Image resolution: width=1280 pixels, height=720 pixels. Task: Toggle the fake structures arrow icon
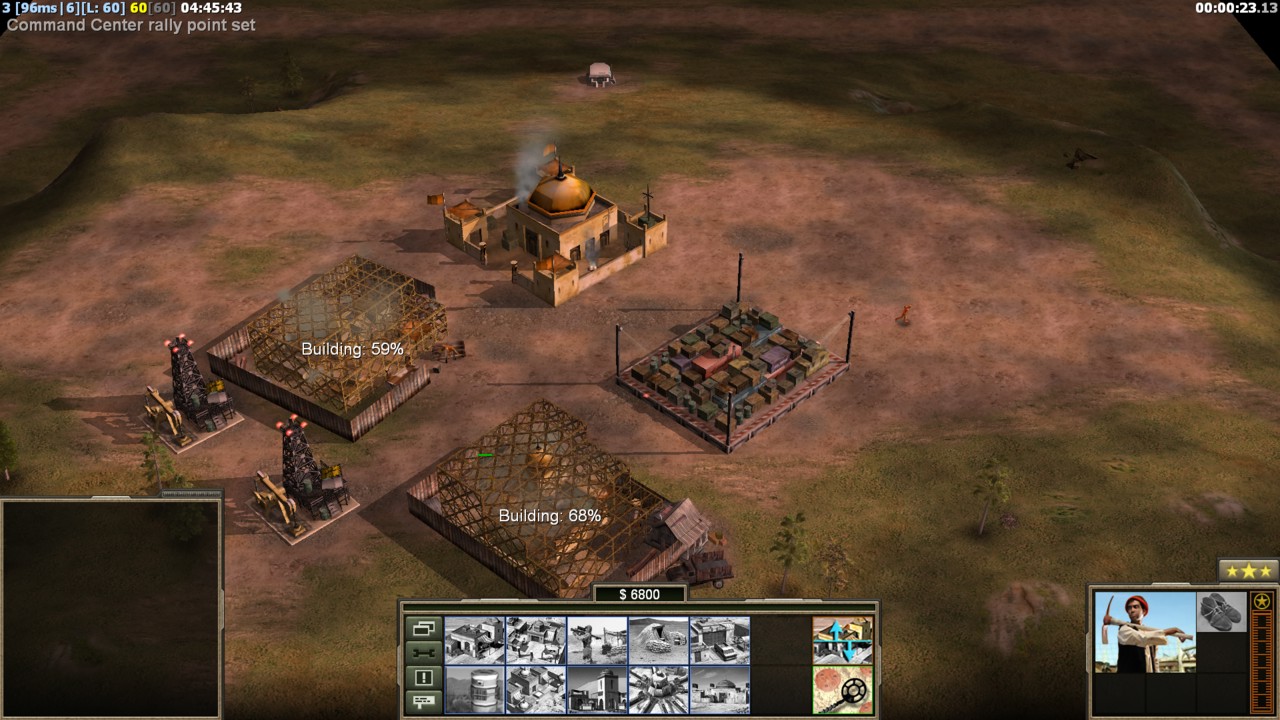[843, 640]
